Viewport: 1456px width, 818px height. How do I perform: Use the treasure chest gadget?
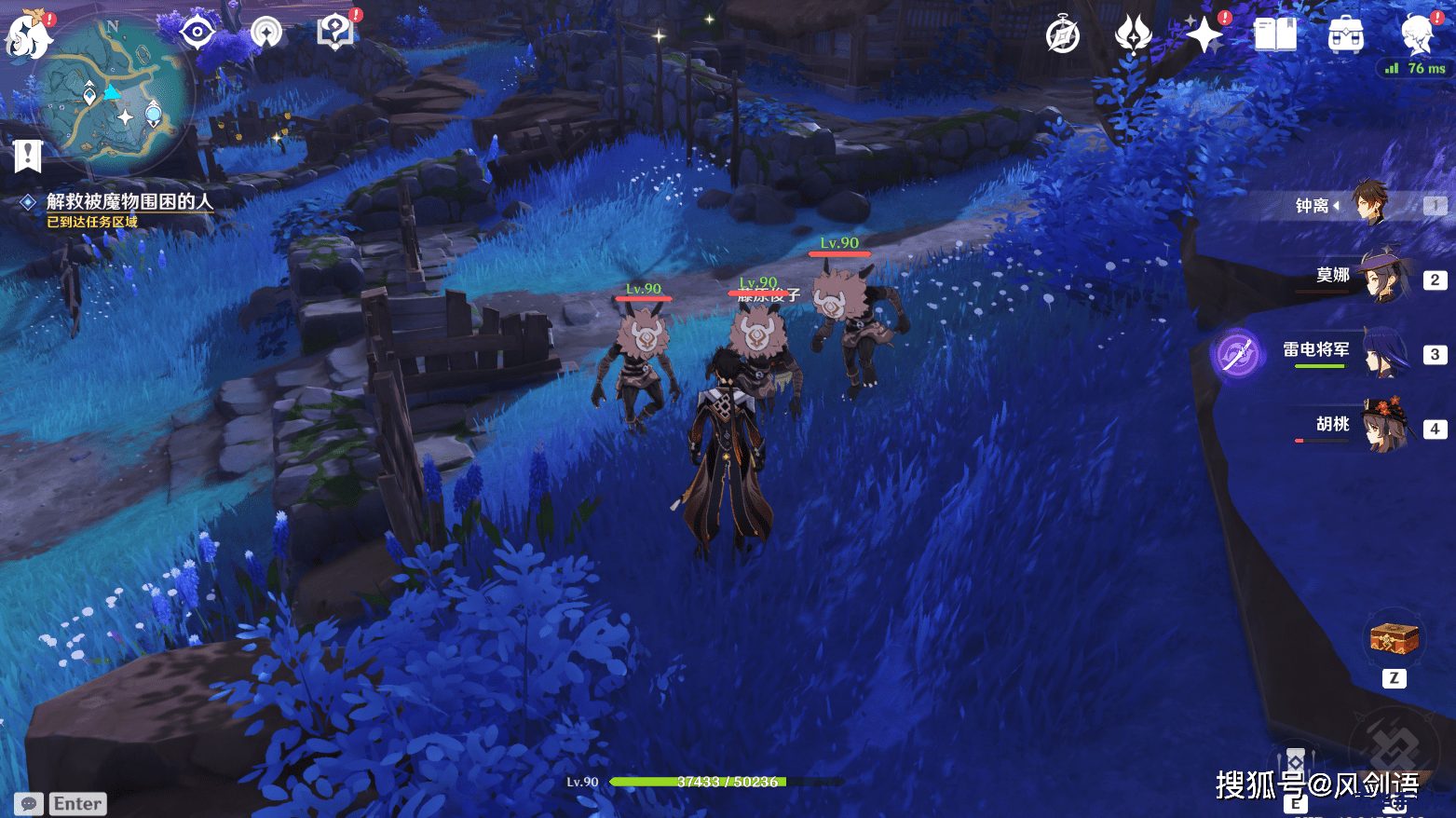1394,640
